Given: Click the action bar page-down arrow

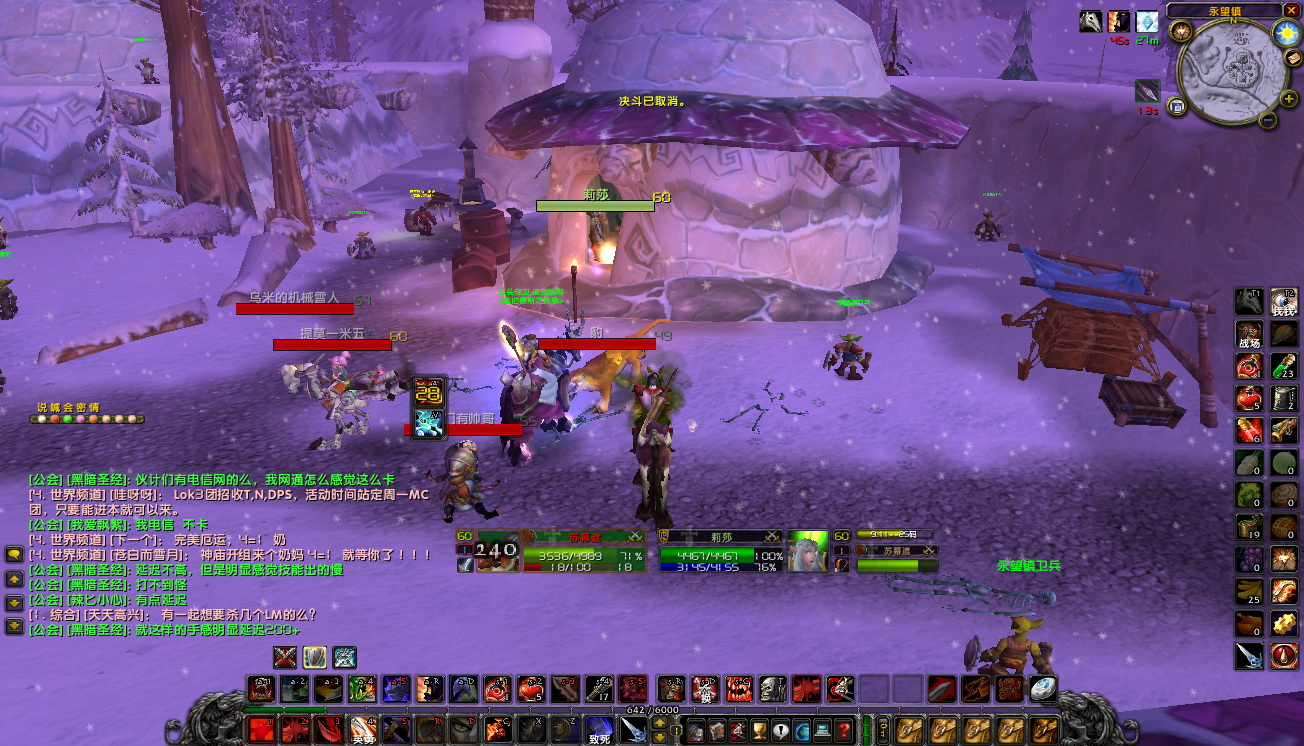Looking at the screenshot, I should pos(659,738).
